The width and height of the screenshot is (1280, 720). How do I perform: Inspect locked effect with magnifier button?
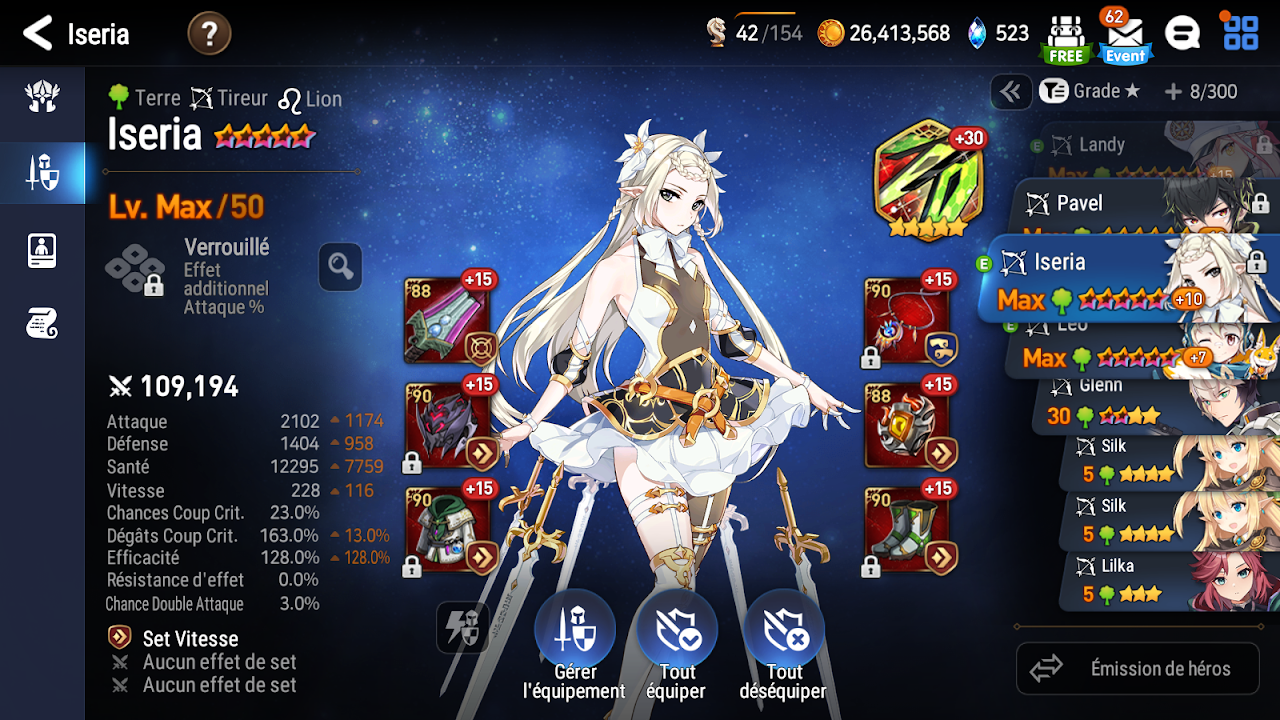[340, 267]
